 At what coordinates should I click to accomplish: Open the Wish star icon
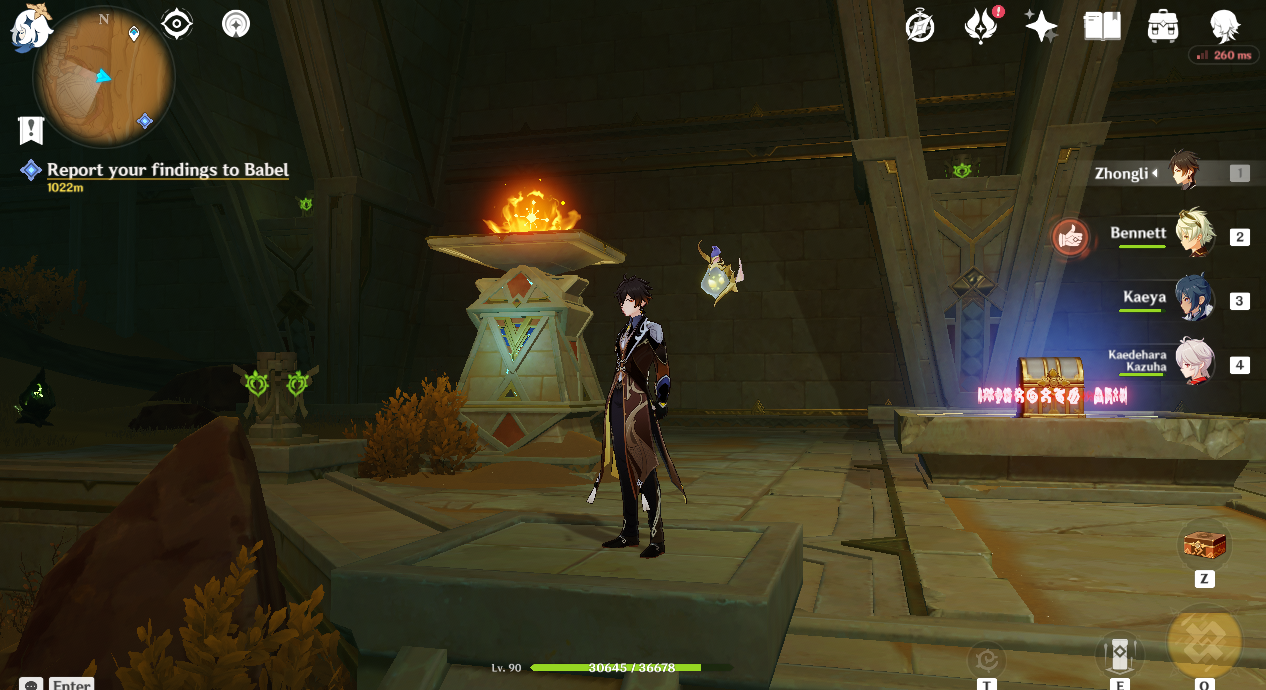[1041, 26]
